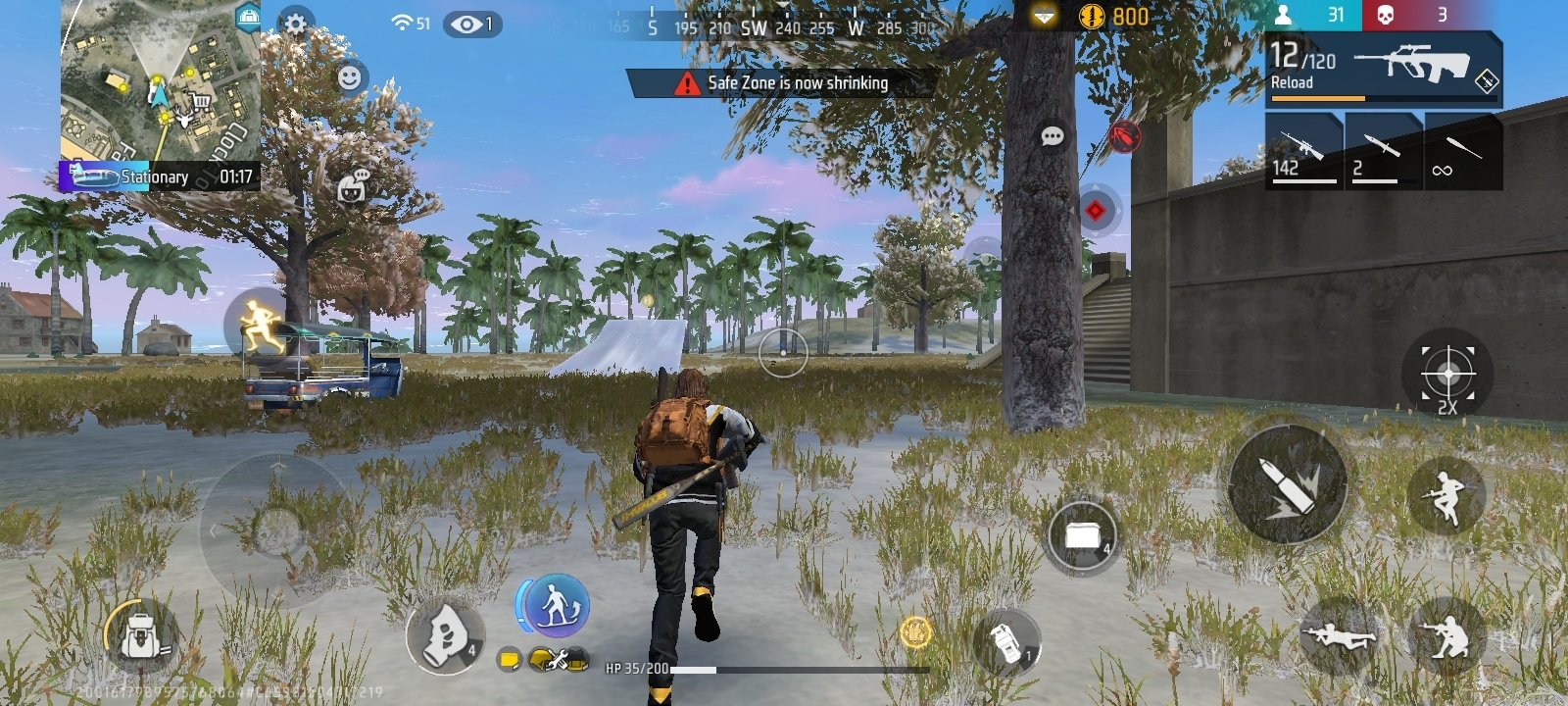
Task: Tap the jump button
Action: click(1445, 497)
